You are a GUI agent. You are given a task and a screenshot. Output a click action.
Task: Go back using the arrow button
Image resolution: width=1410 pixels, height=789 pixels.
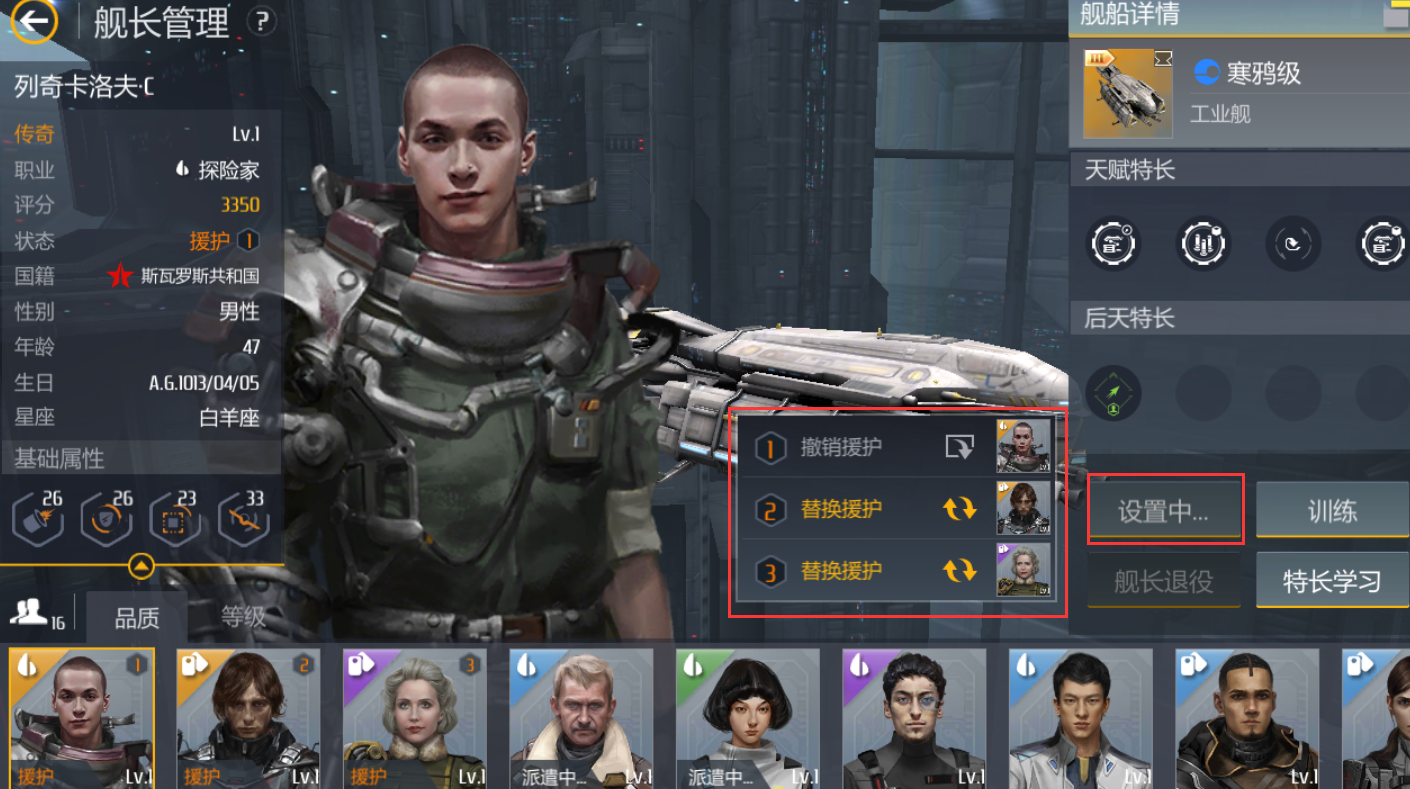(35, 21)
